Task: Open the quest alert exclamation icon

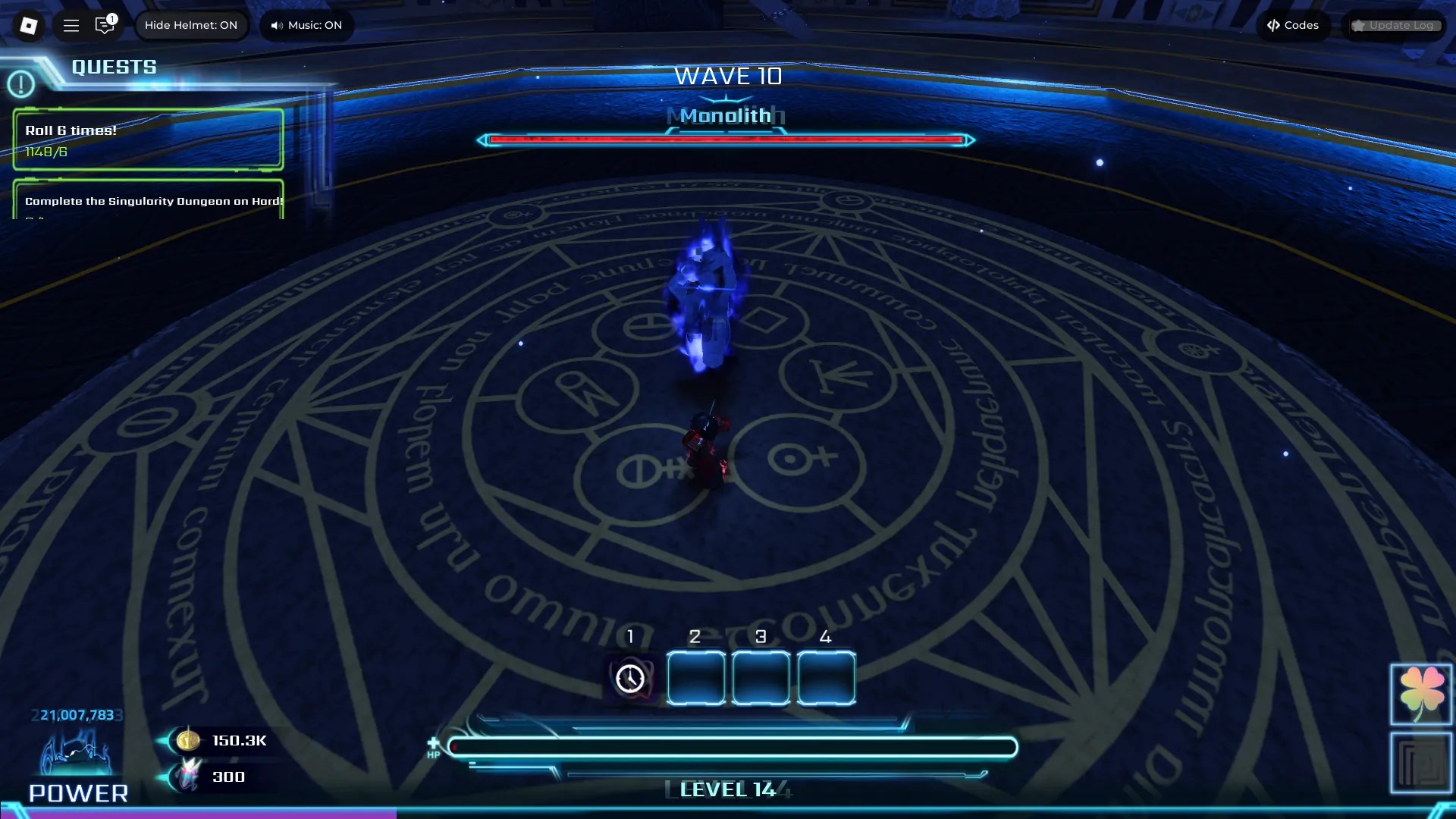Action: 21,83
